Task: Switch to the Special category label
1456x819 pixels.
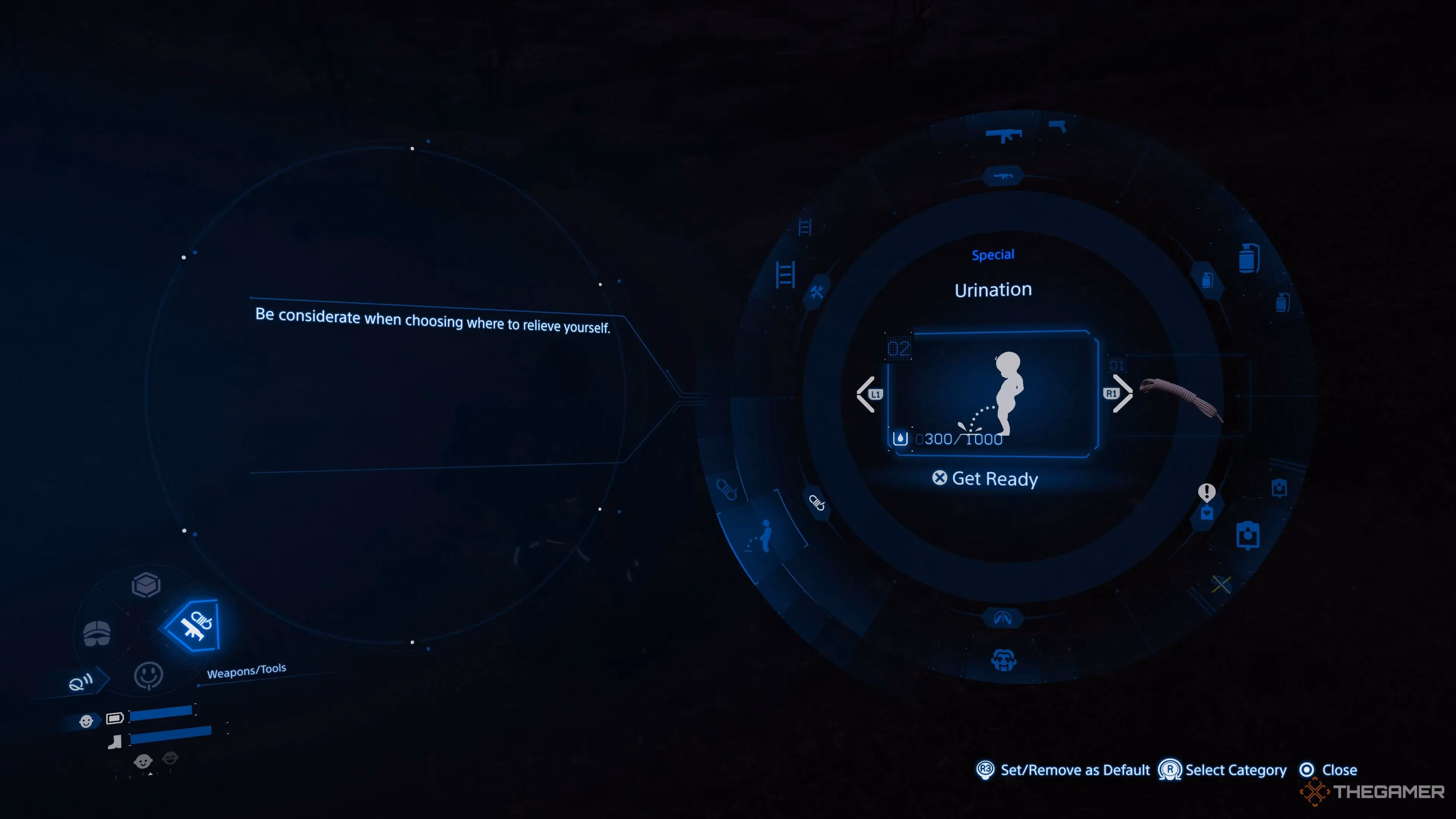Action: [993, 254]
